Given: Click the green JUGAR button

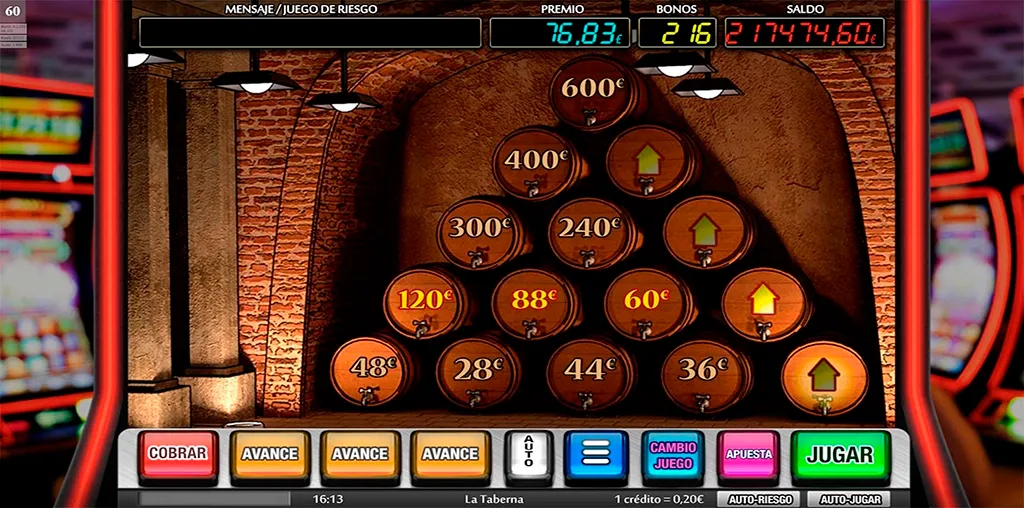Looking at the screenshot, I should pyautogui.click(x=840, y=455).
